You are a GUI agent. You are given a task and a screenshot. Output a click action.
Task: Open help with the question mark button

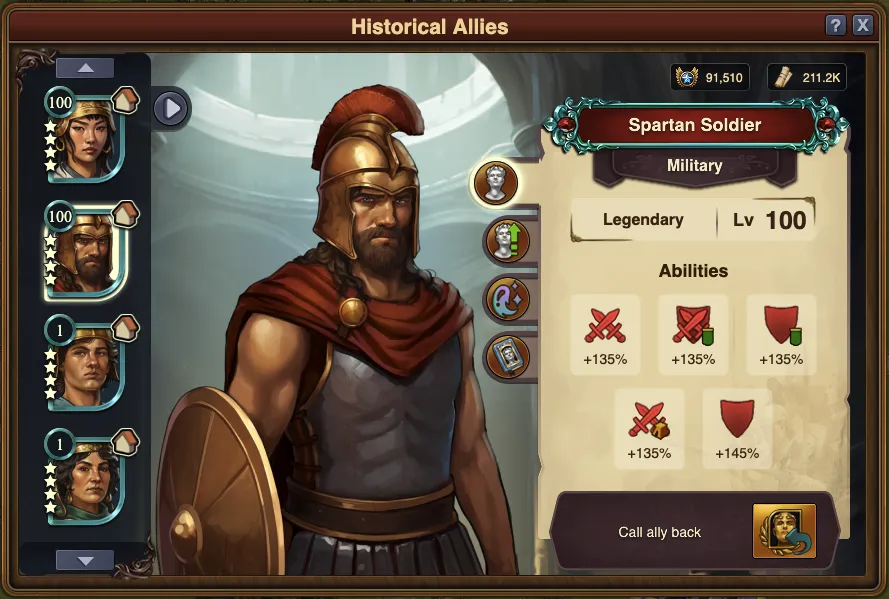tap(836, 26)
